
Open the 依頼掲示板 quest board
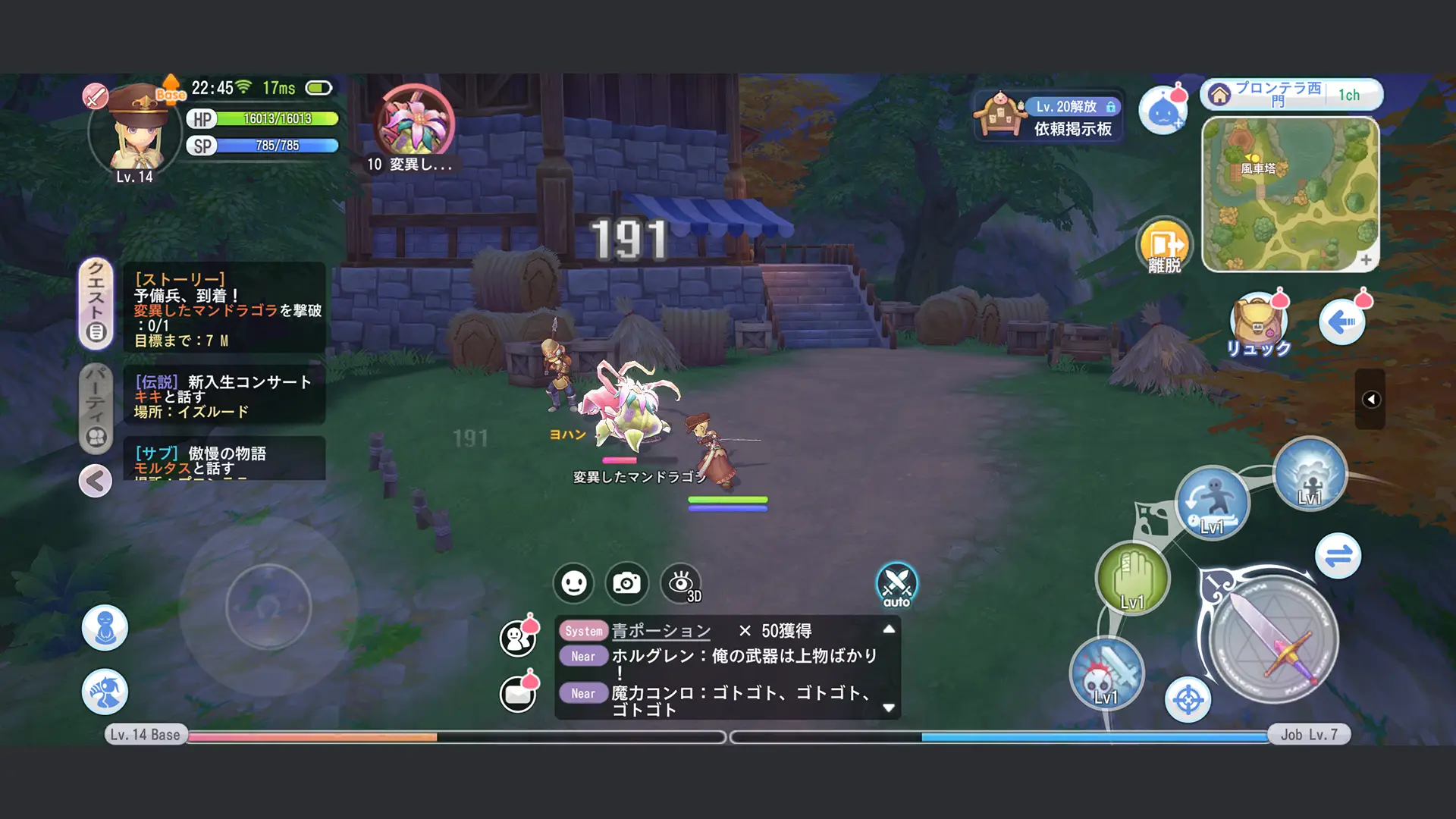[x=1049, y=114]
